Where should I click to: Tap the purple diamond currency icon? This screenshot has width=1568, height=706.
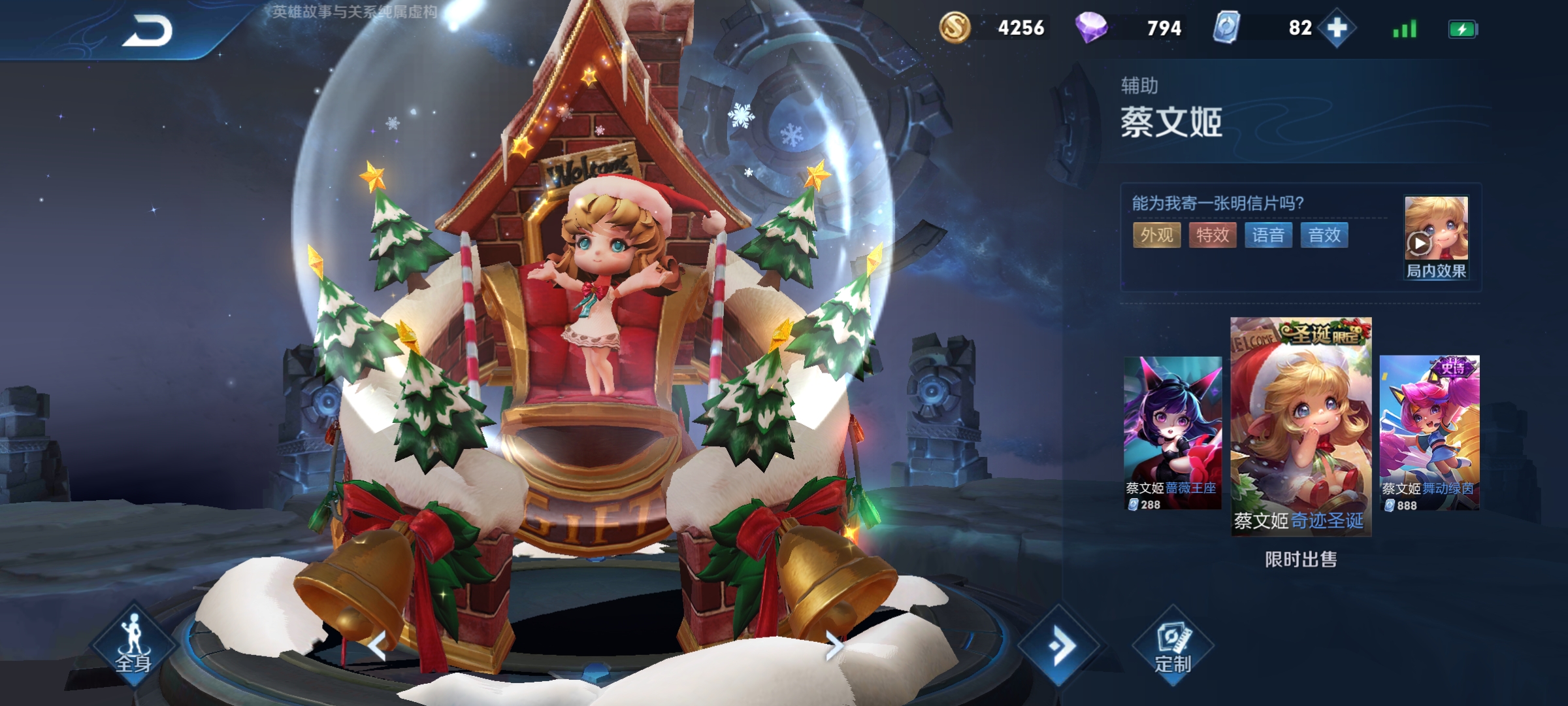1091,28
